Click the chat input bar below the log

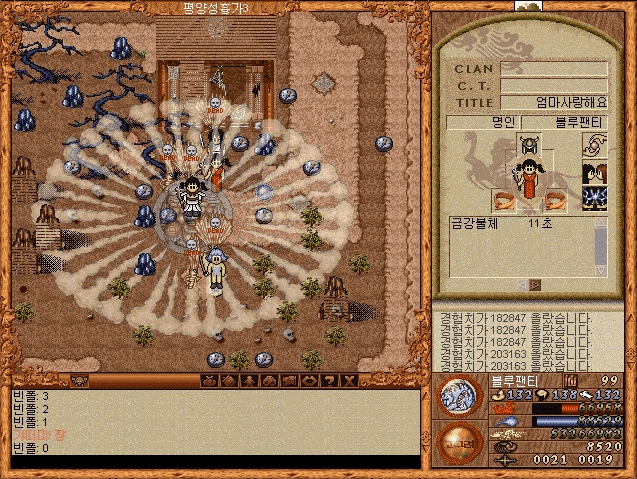pos(214,462)
